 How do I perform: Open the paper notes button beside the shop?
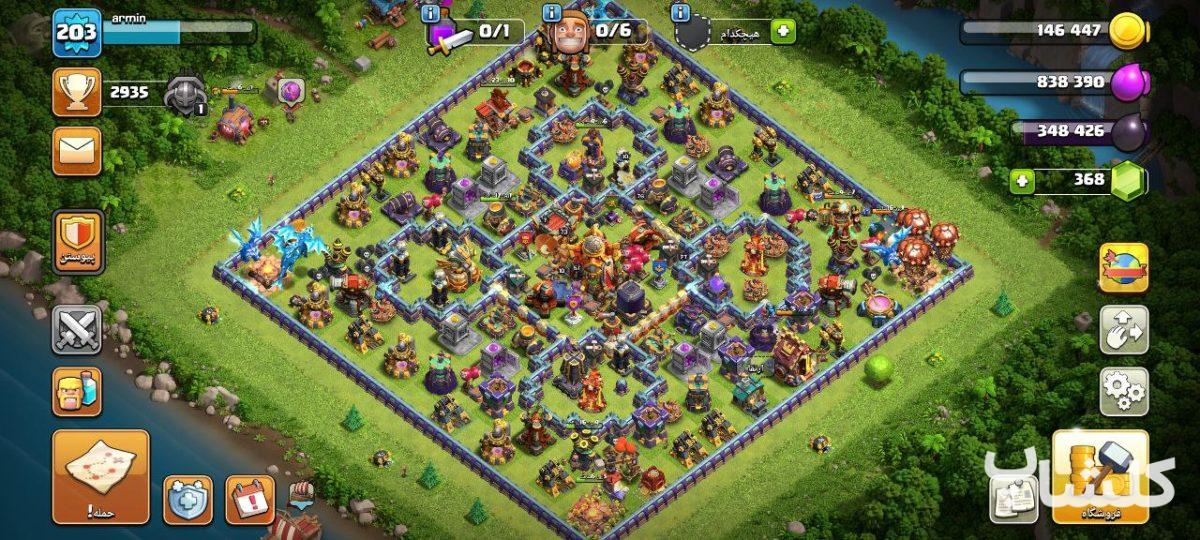tap(1011, 498)
